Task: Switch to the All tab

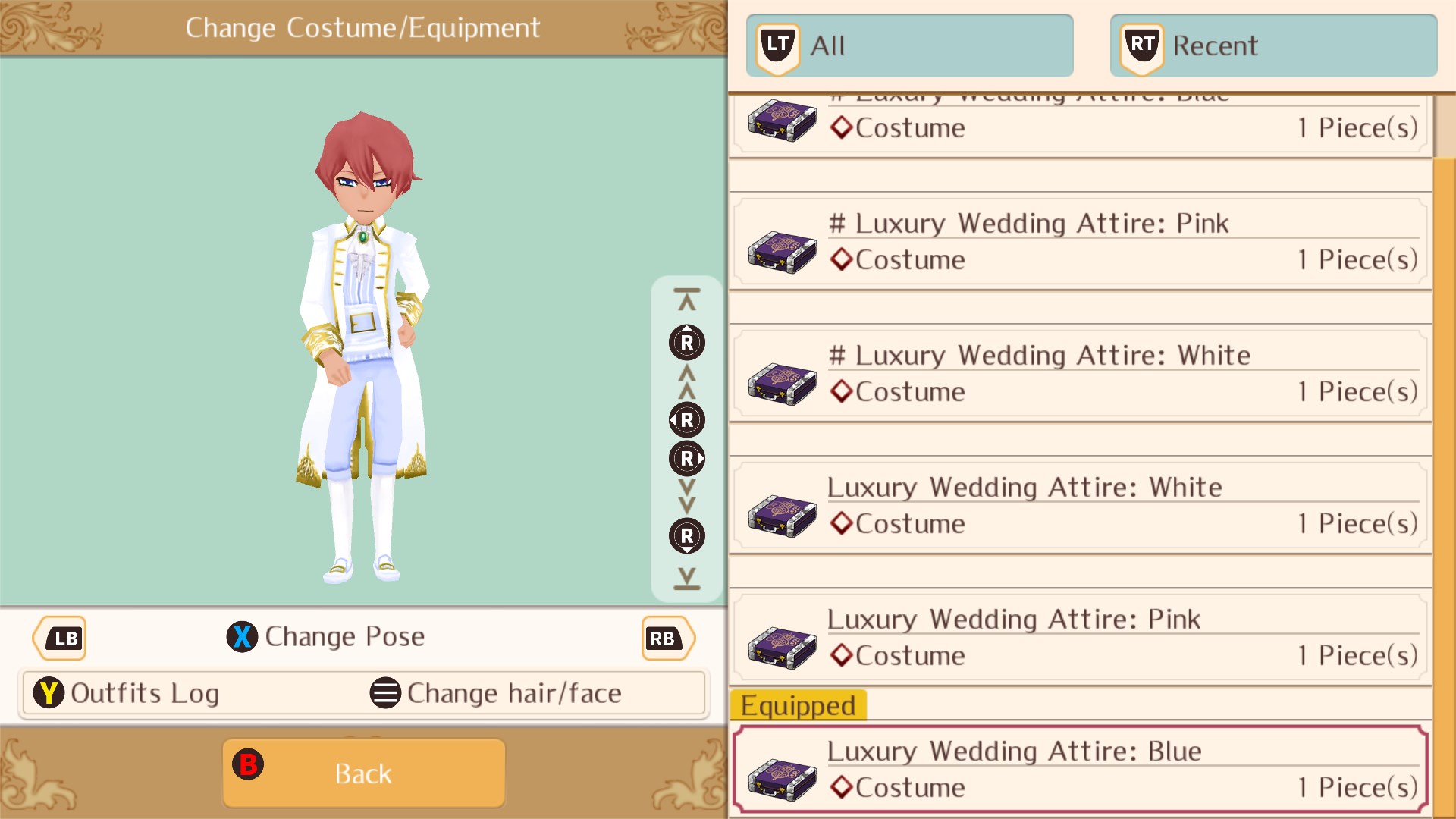Action: tap(910, 45)
